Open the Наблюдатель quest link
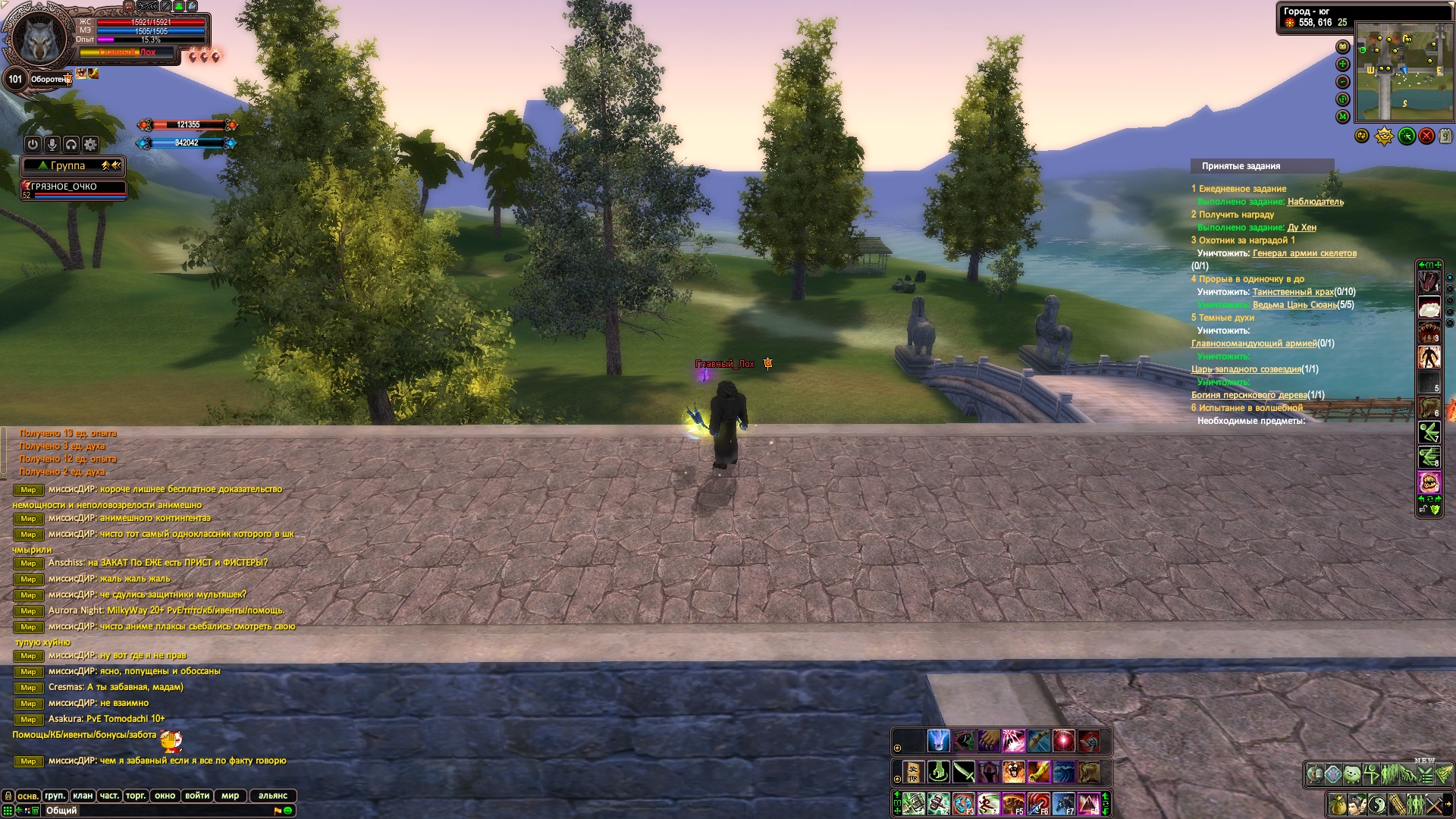This screenshot has width=1456, height=819. click(x=1315, y=202)
